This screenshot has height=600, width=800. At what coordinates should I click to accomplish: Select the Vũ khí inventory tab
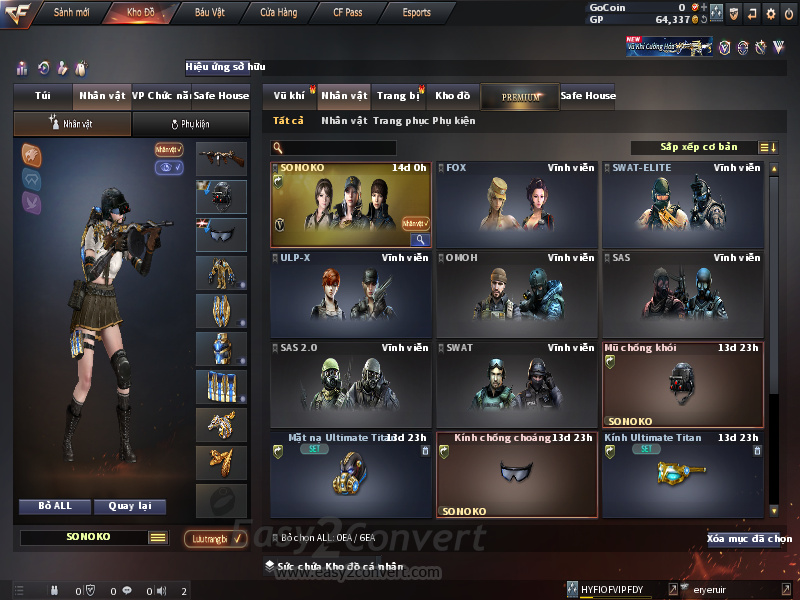click(289, 96)
